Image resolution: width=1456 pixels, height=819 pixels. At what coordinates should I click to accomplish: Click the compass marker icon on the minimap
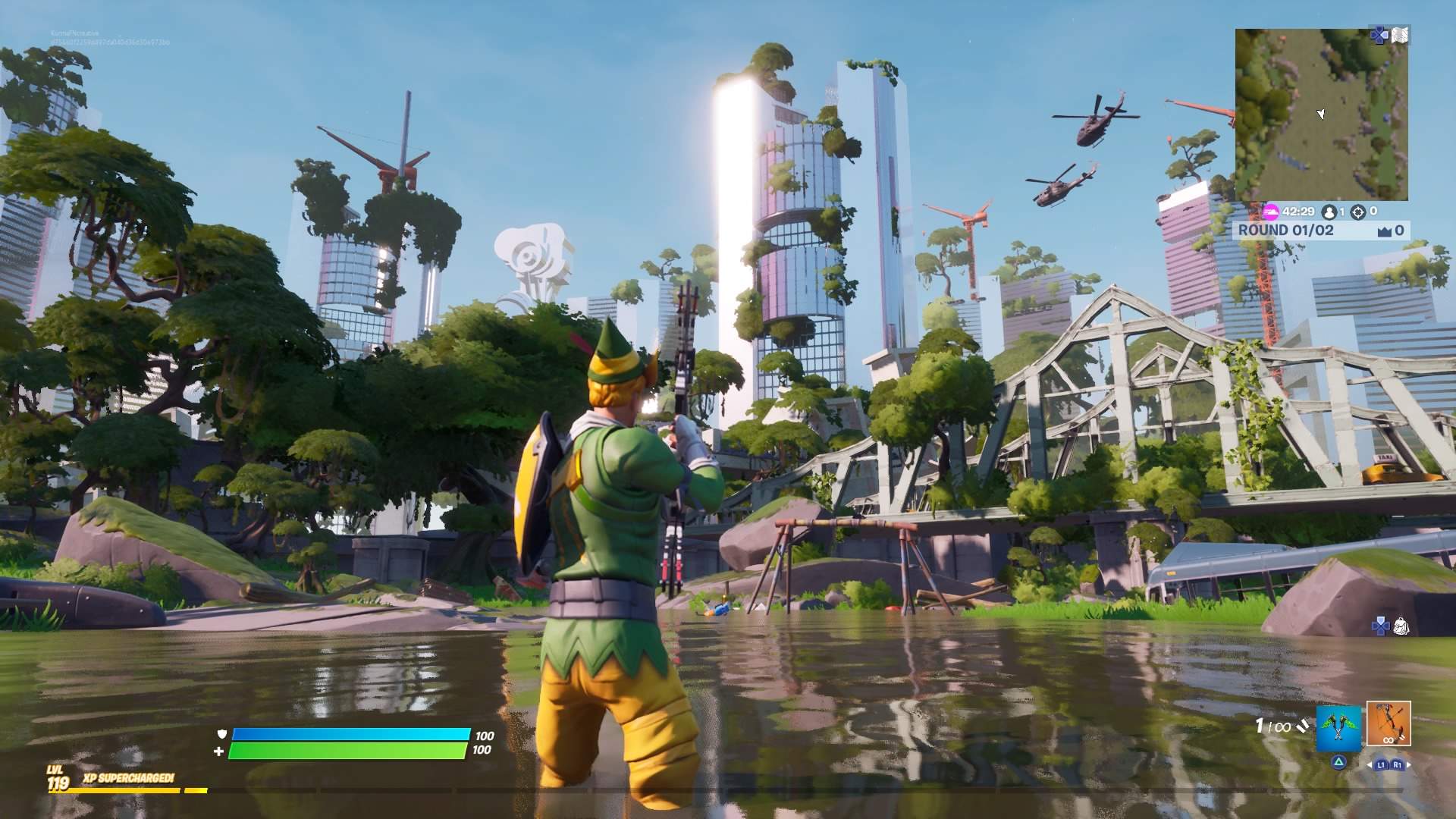point(1319,114)
